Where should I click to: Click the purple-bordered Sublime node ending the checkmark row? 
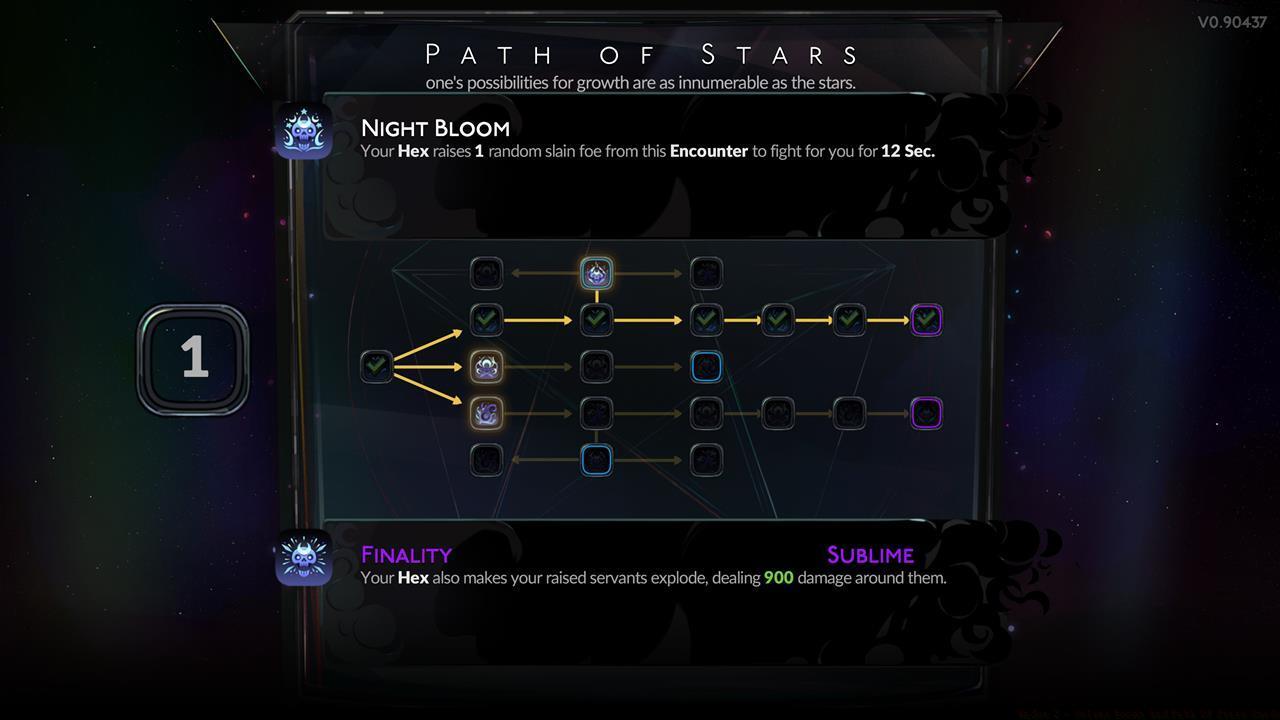[x=925, y=319]
